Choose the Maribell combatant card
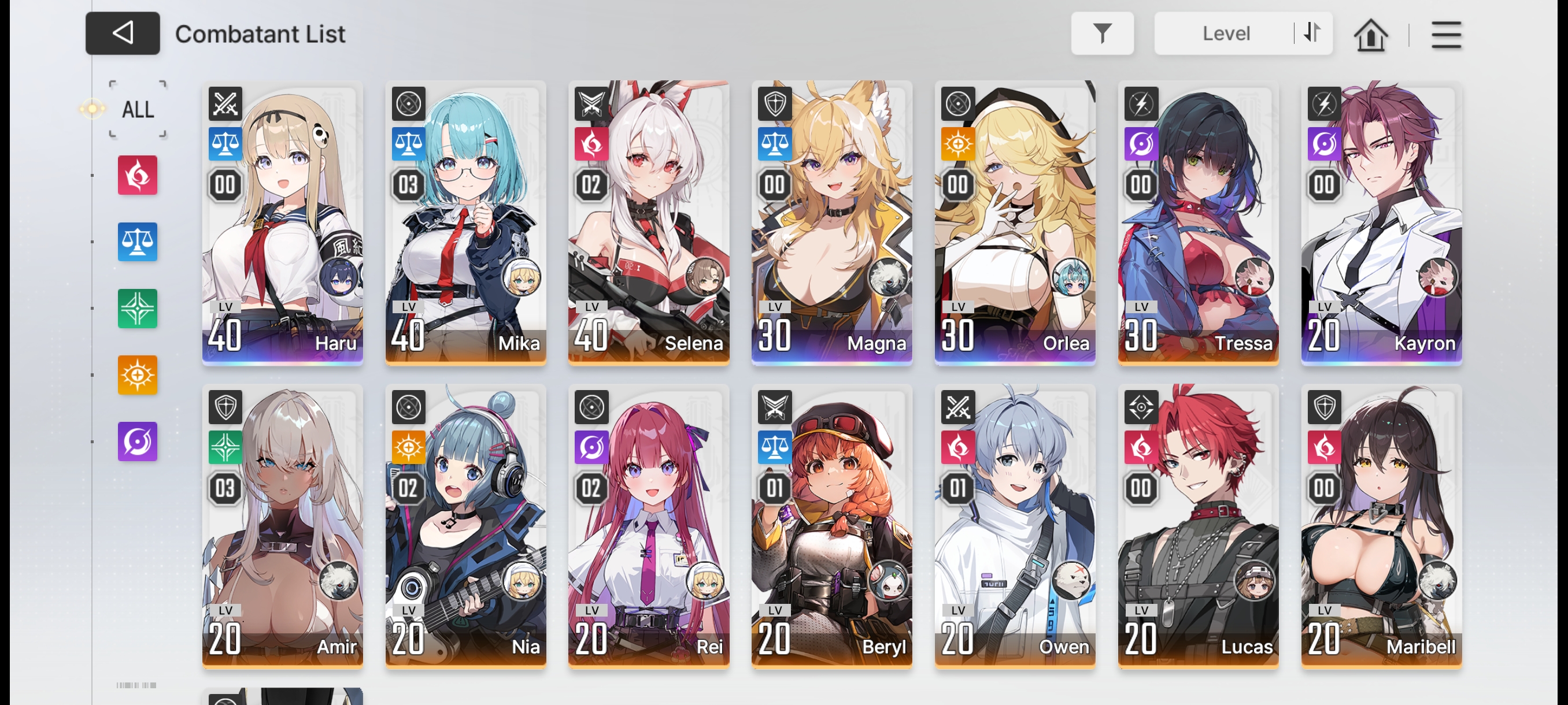 tap(1381, 526)
